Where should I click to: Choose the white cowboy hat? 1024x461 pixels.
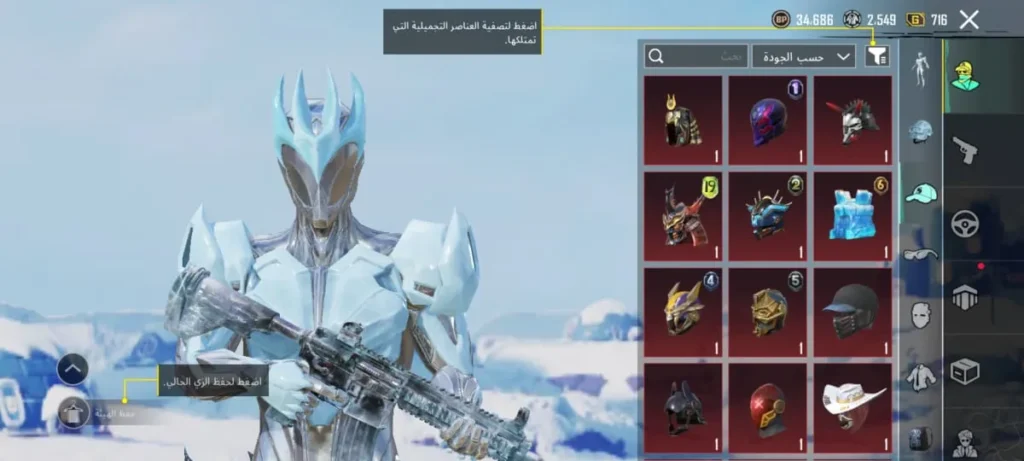[852, 403]
